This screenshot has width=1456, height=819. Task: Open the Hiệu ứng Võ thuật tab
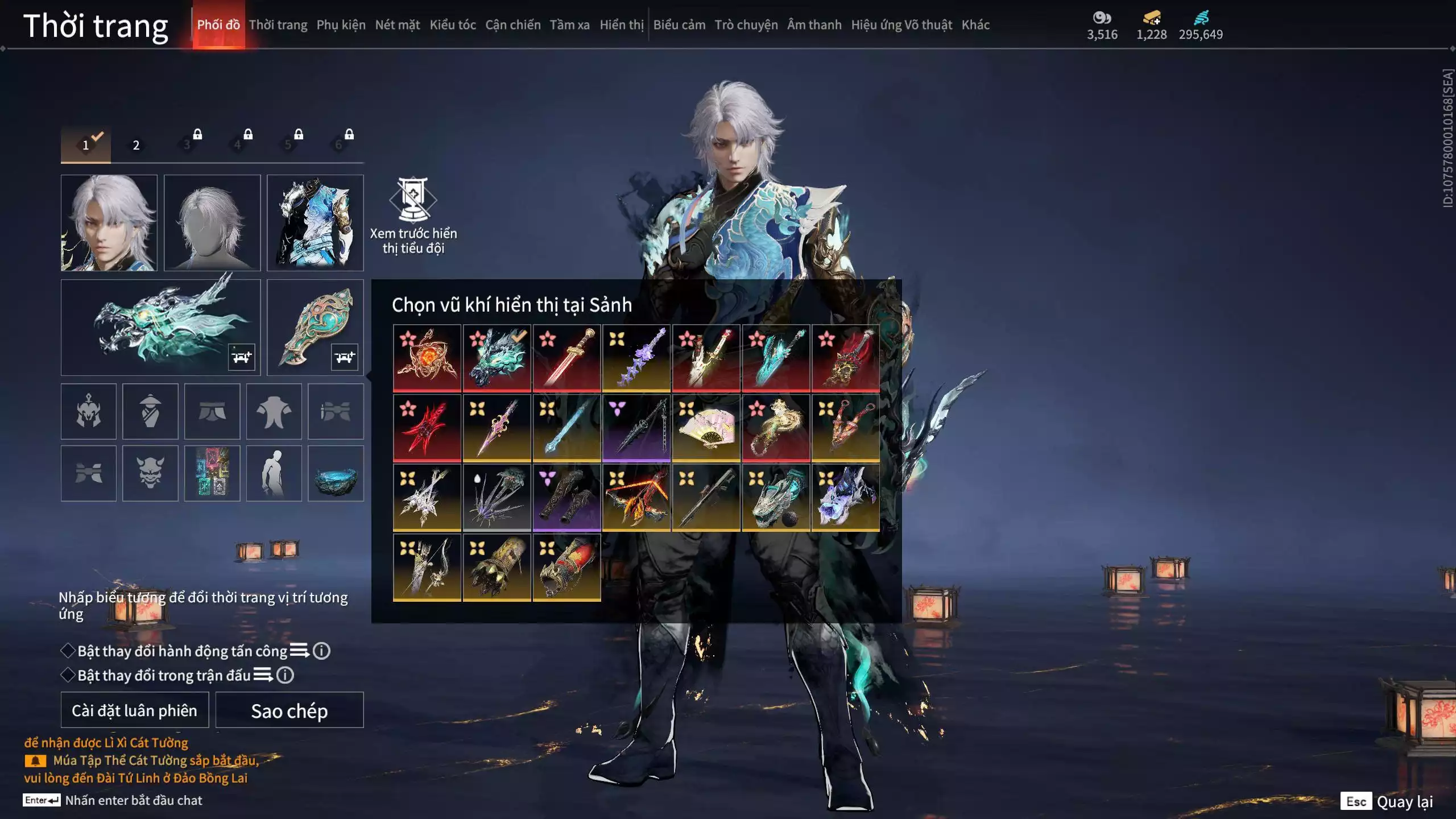coord(901,25)
